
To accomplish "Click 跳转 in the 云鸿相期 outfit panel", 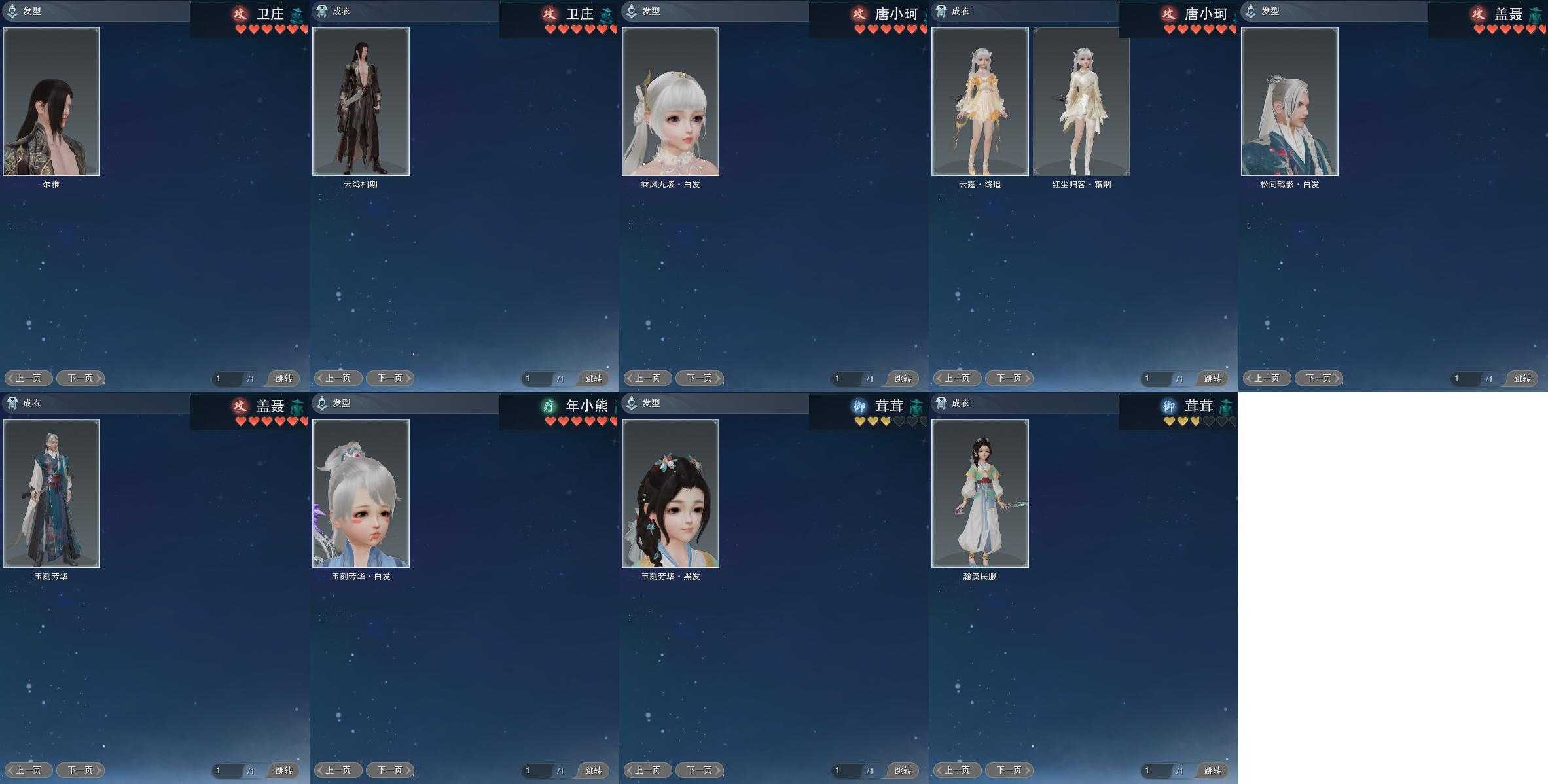I will click(x=593, y=378).
